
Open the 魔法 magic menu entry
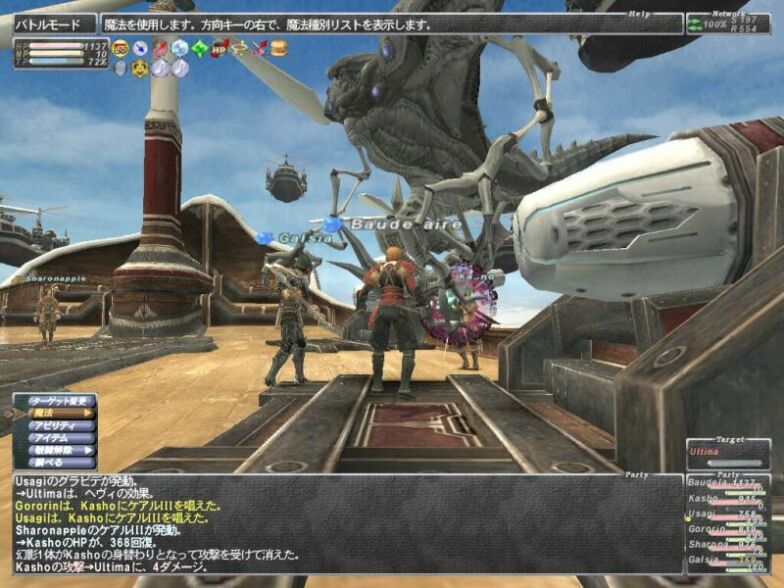point(56,412)
